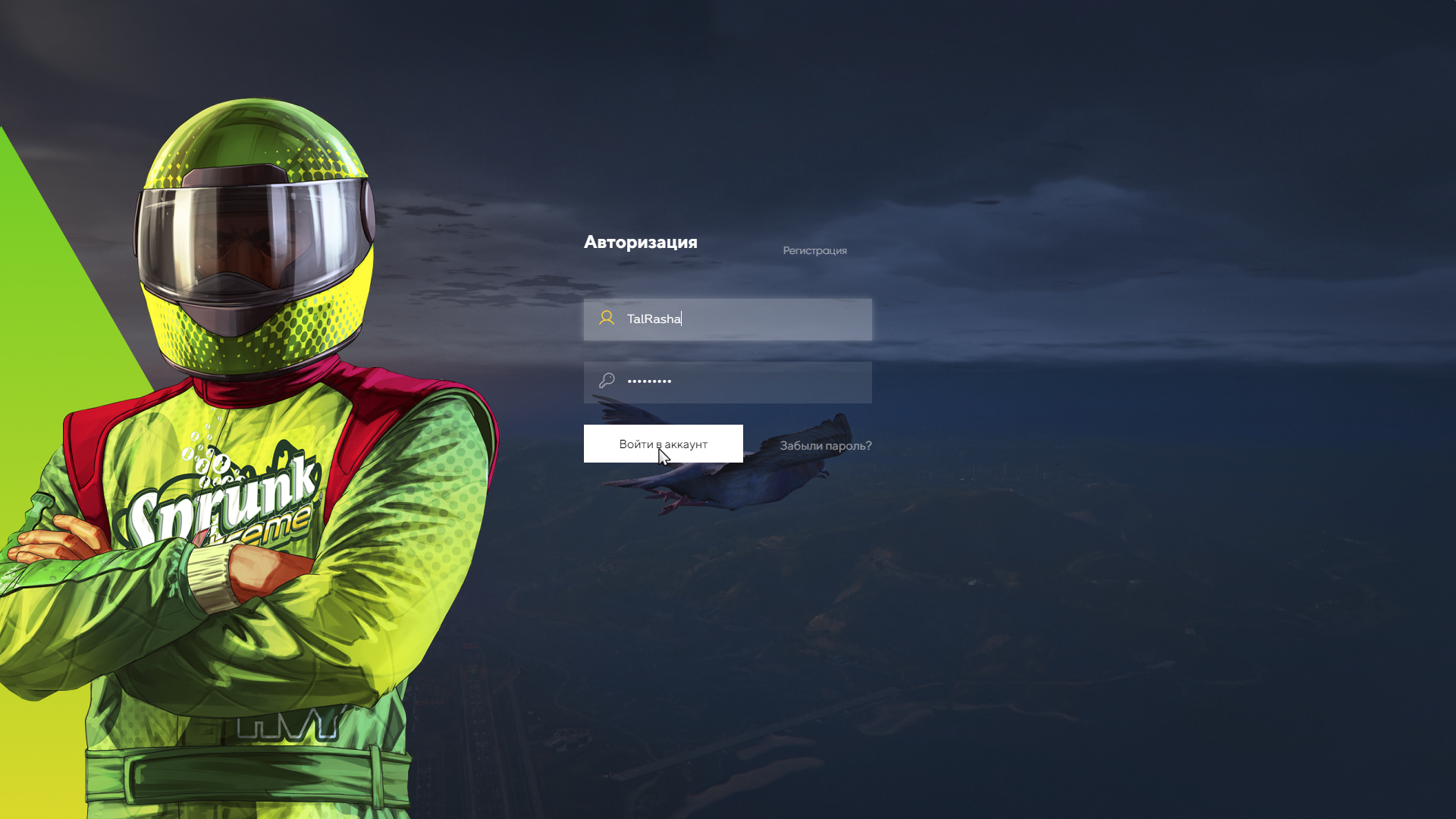Click the «Войти в аккаунт» login button
Image resolution: width=1456 pixels, height=819 pixels.
663,444
